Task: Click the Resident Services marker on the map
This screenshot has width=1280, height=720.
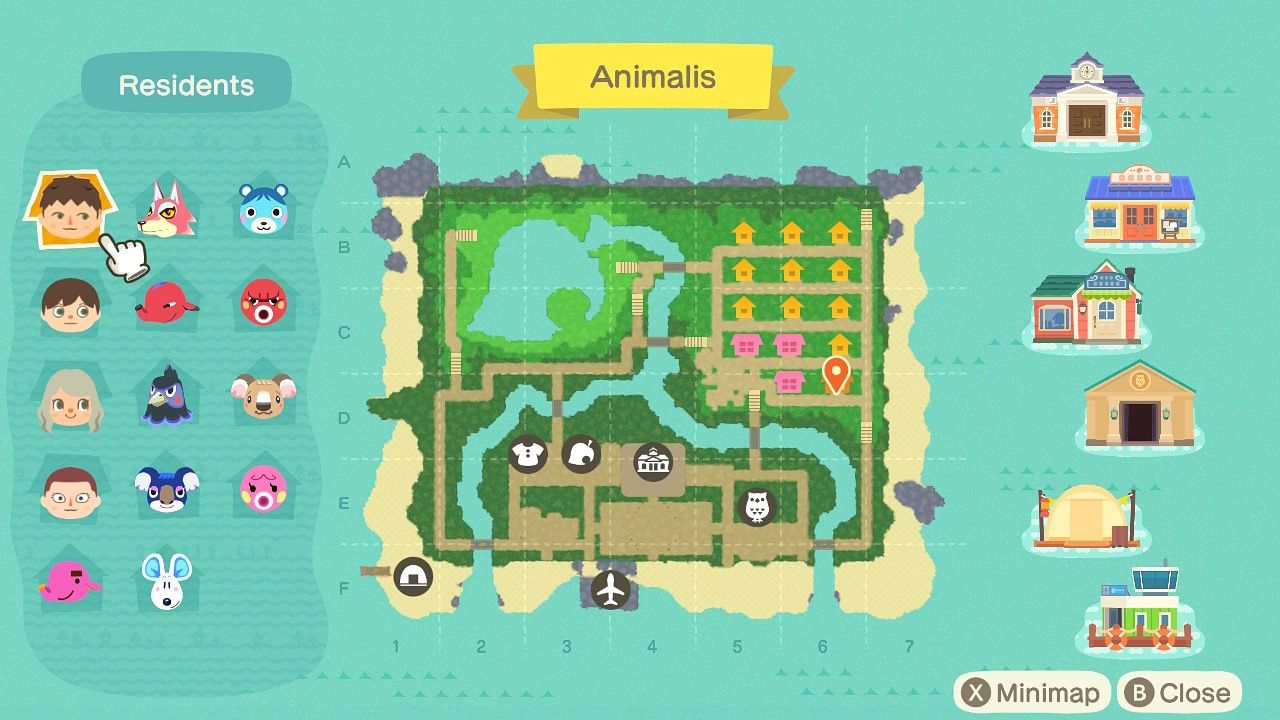Action: [652, 463]
